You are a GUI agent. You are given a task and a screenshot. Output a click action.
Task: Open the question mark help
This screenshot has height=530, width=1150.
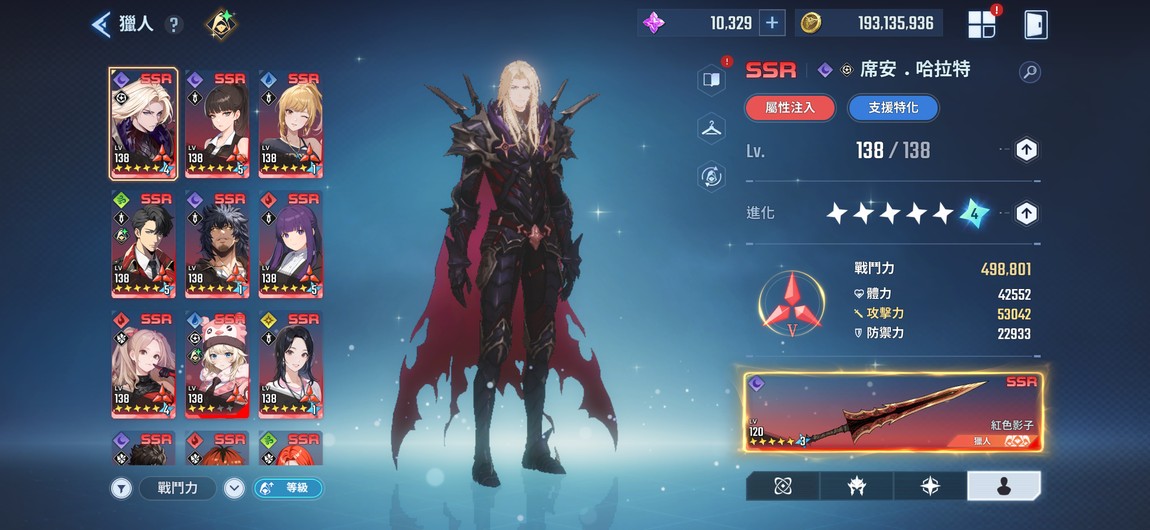(174, 24)
